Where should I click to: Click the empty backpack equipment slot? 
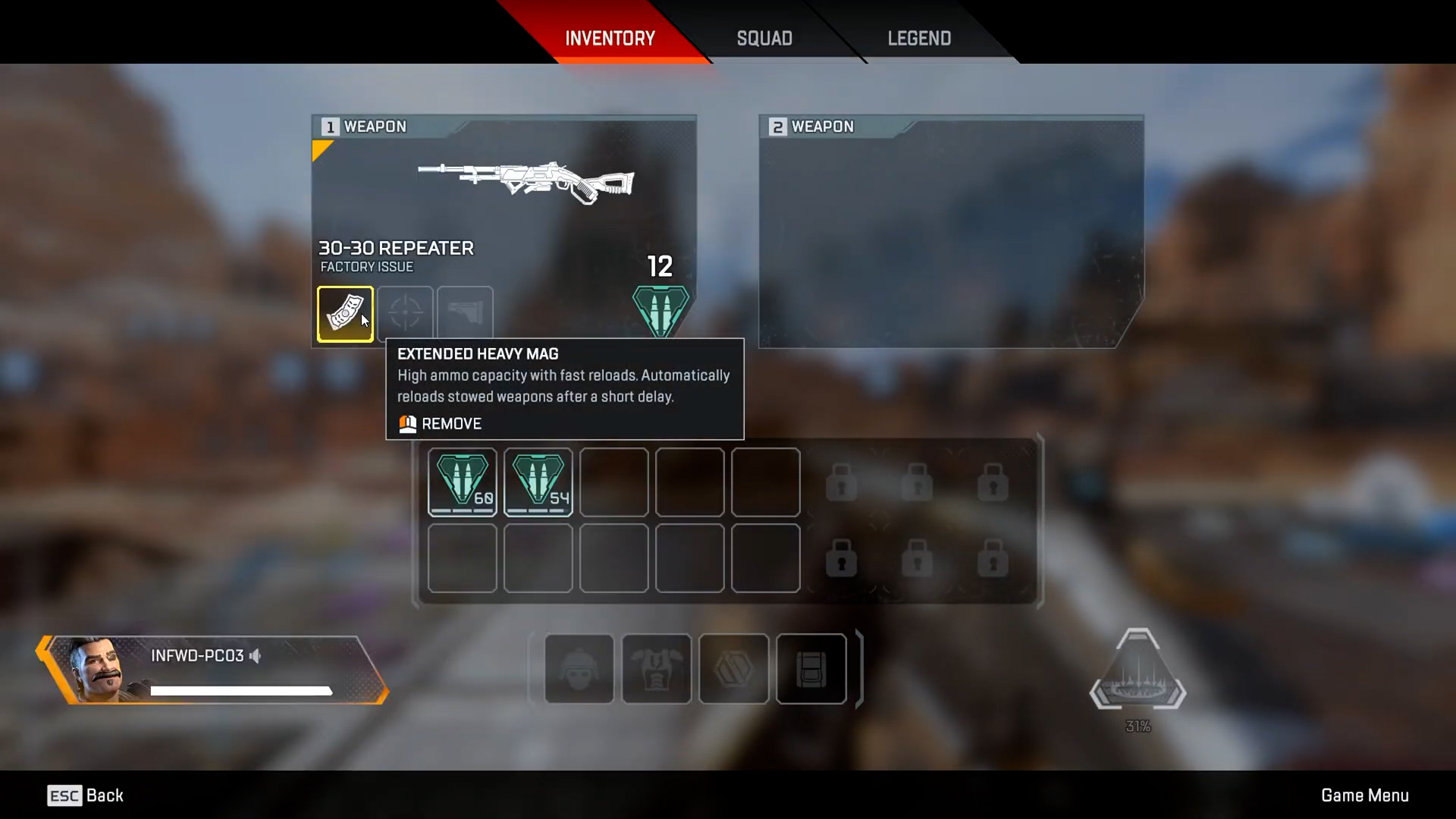[x=811, y=669]
